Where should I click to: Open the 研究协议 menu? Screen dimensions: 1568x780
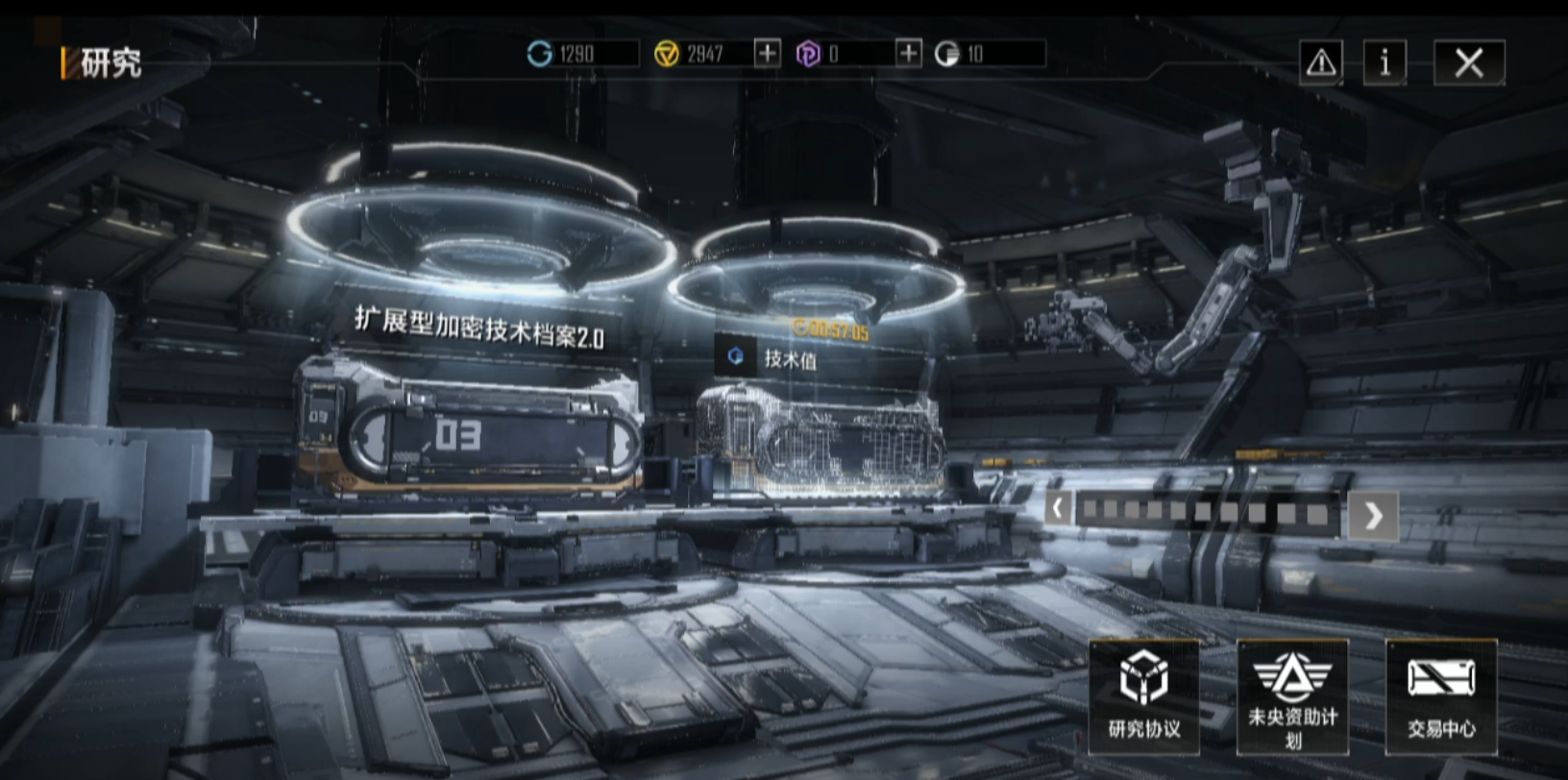tap(1143, 695)
